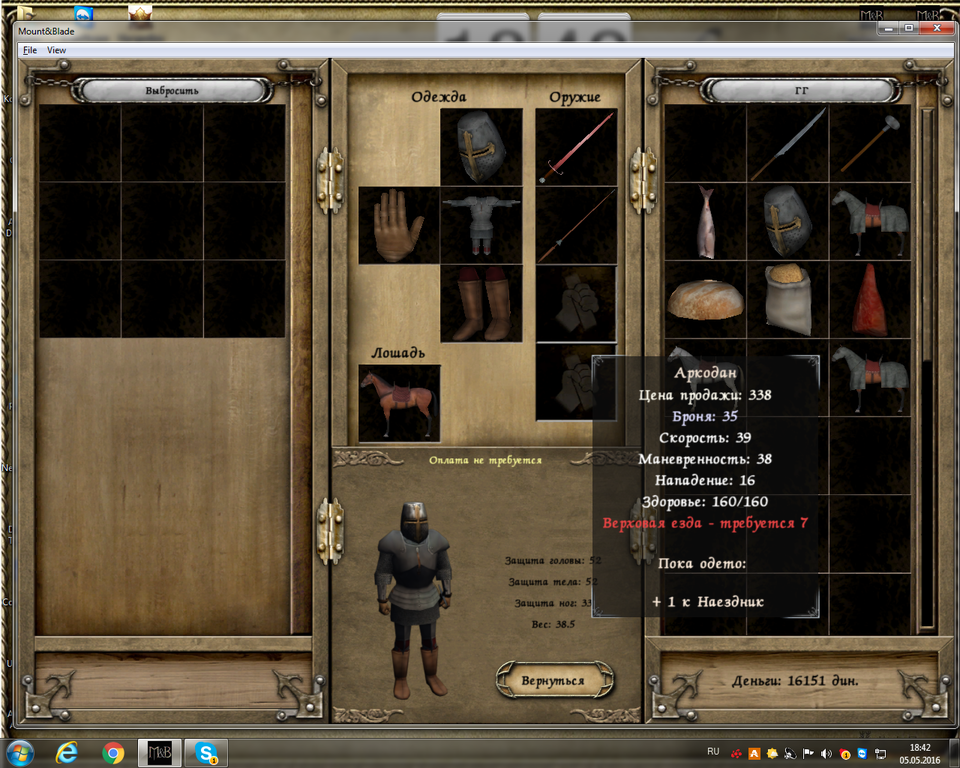The height and width of the screenshot is (768, 960).
Task: Select the equipped body armor slot
Action: 481,225
